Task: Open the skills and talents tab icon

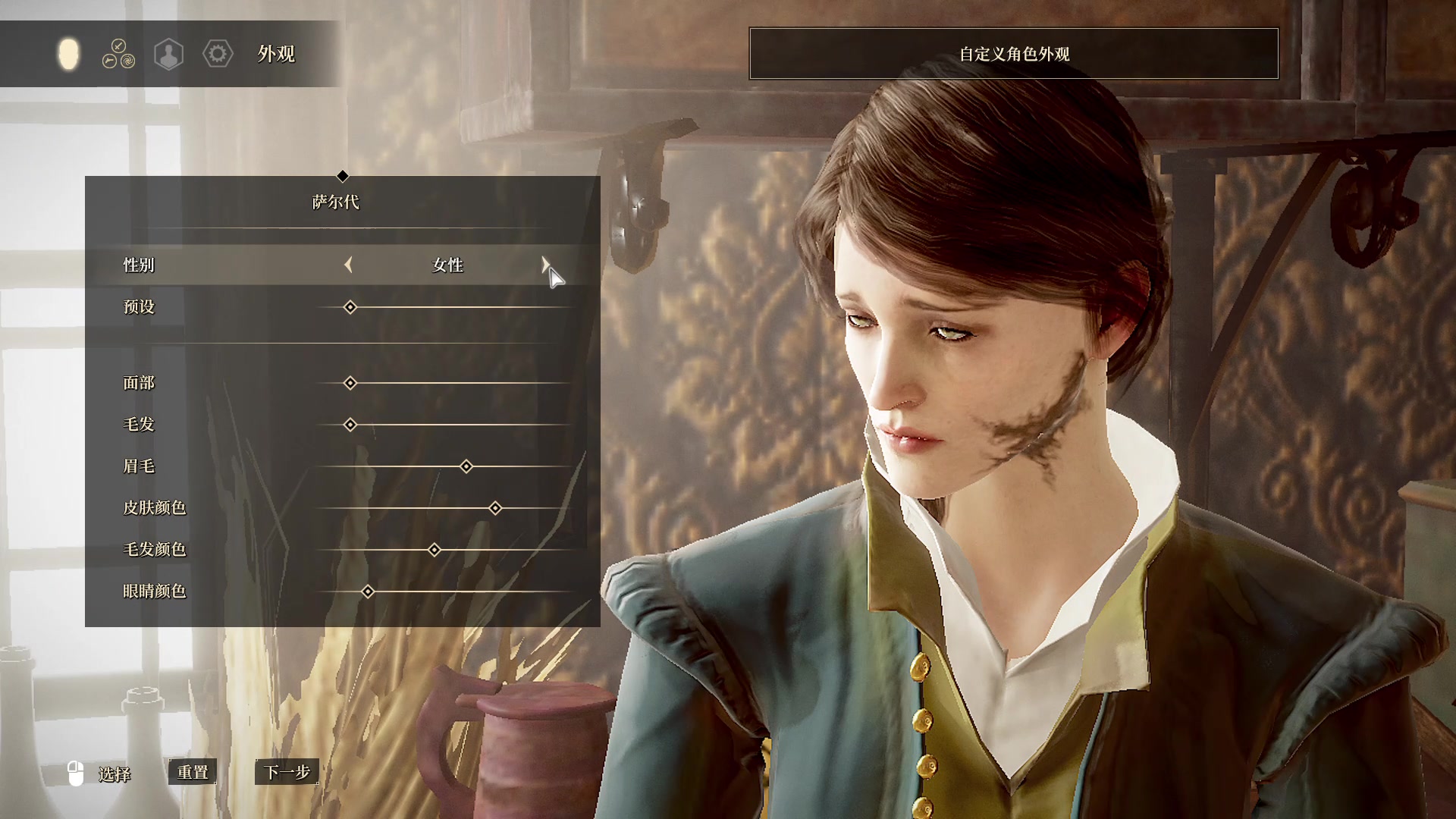Action: (x=118, y=54)
